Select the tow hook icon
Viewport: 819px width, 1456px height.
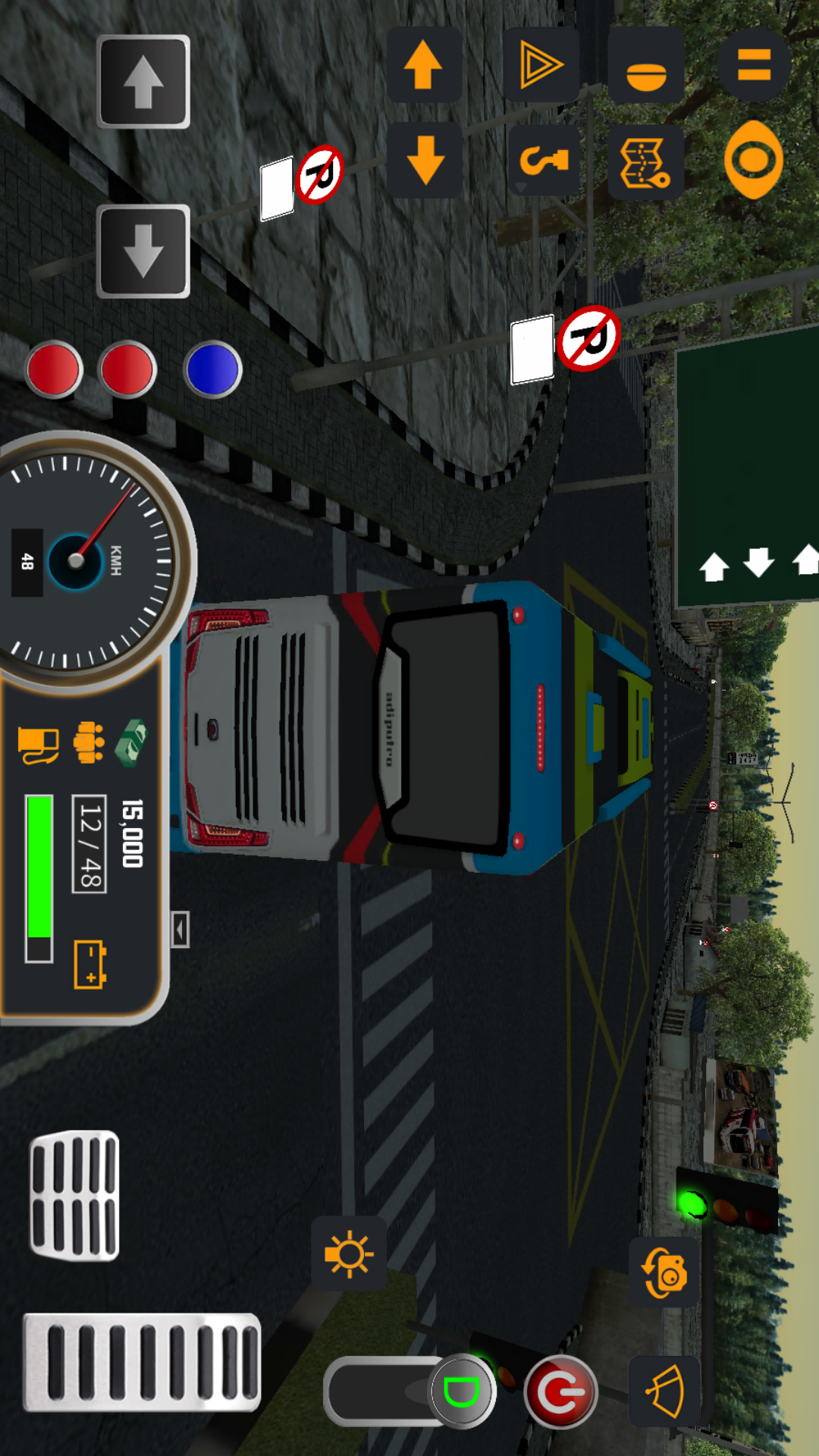[x=543, y=160]
